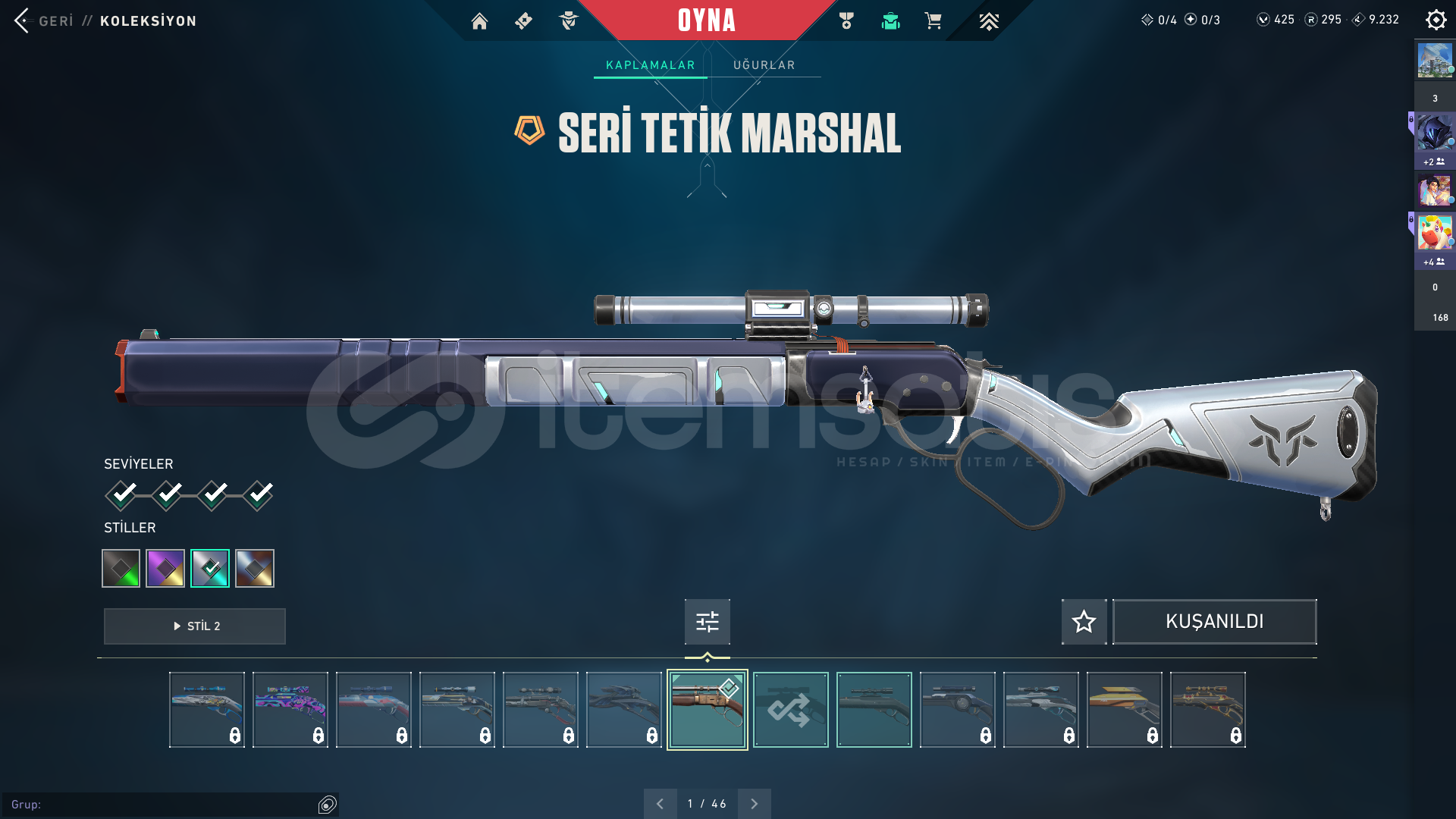Go to the next page of skins
This screenshot has width=1456, height=819.
point(754,804)
